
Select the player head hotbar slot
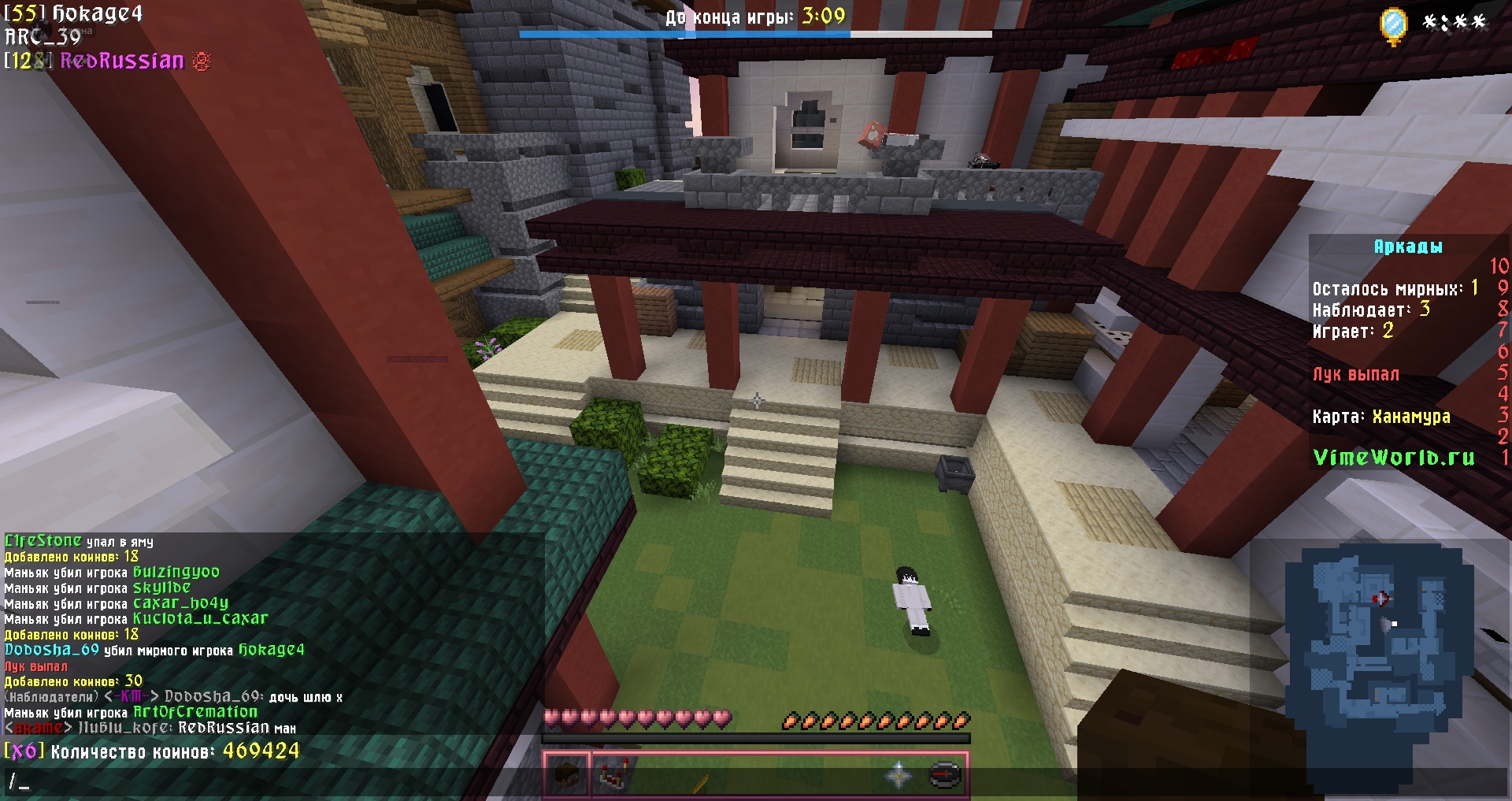[x=565, y=776]
